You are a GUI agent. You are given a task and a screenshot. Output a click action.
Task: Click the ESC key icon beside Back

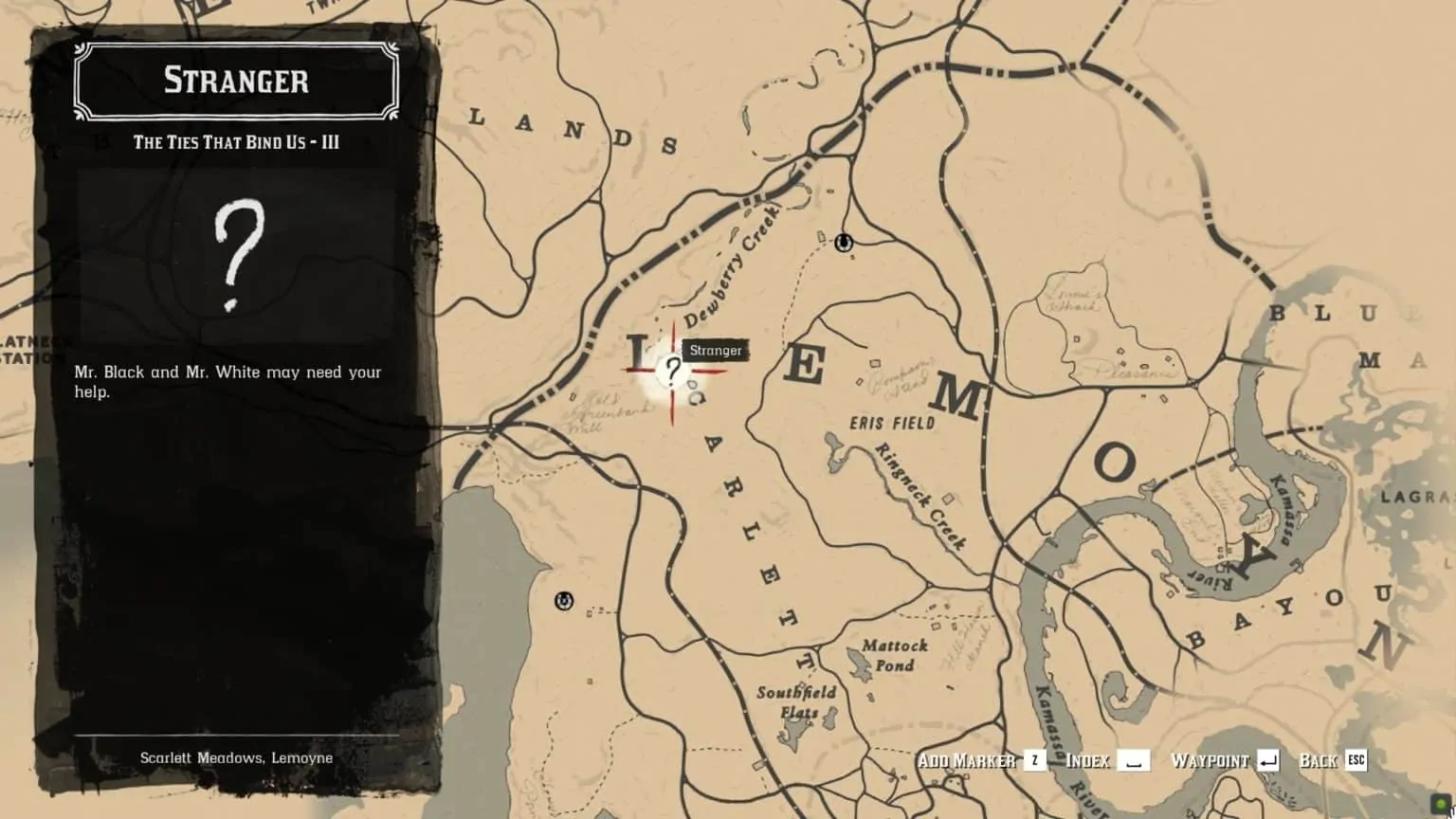(x=1357, y=760)
